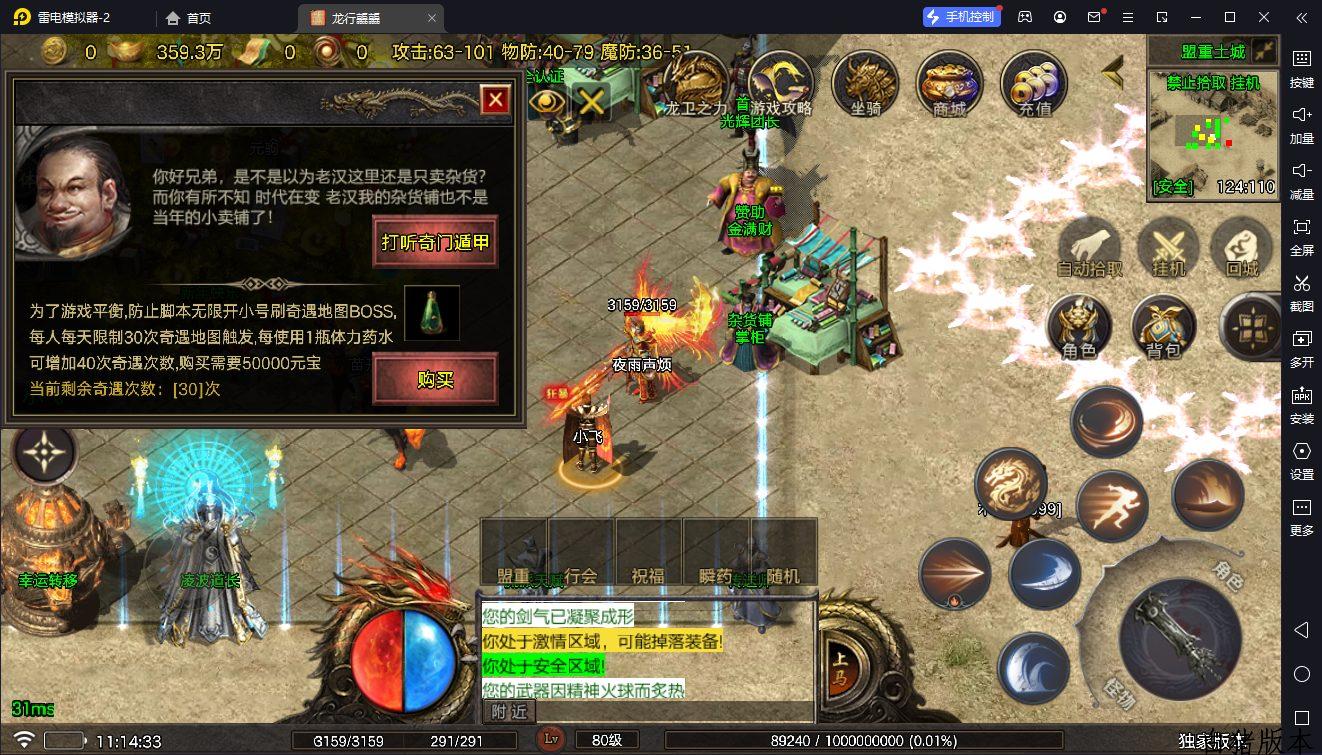The width and height of the screenshot is (1322, 755).
Task: Ask about 打听奇门遁甲
Action: click(435, 242)
